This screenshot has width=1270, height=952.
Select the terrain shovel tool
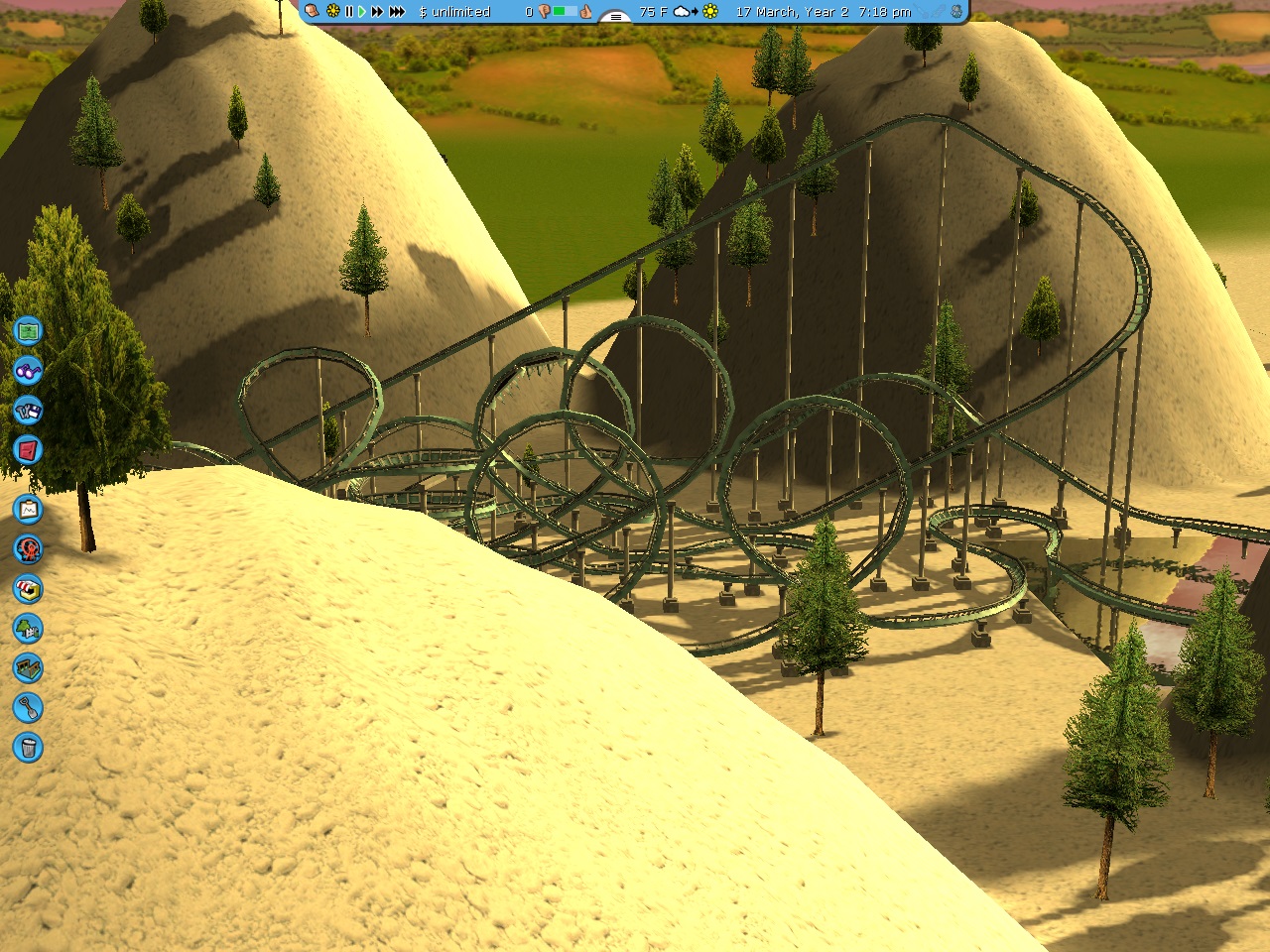(x=28, y=708)
